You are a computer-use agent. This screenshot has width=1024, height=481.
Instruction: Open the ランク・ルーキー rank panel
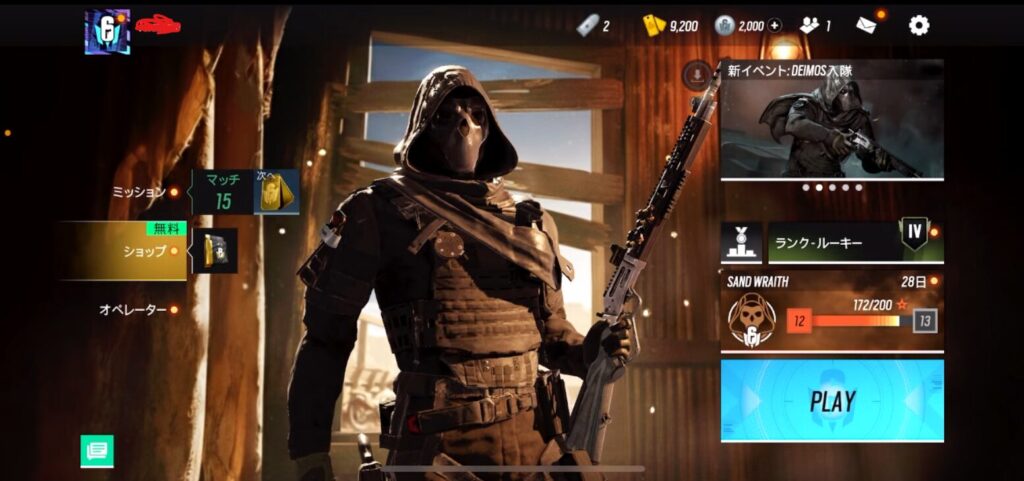point(832,242)
